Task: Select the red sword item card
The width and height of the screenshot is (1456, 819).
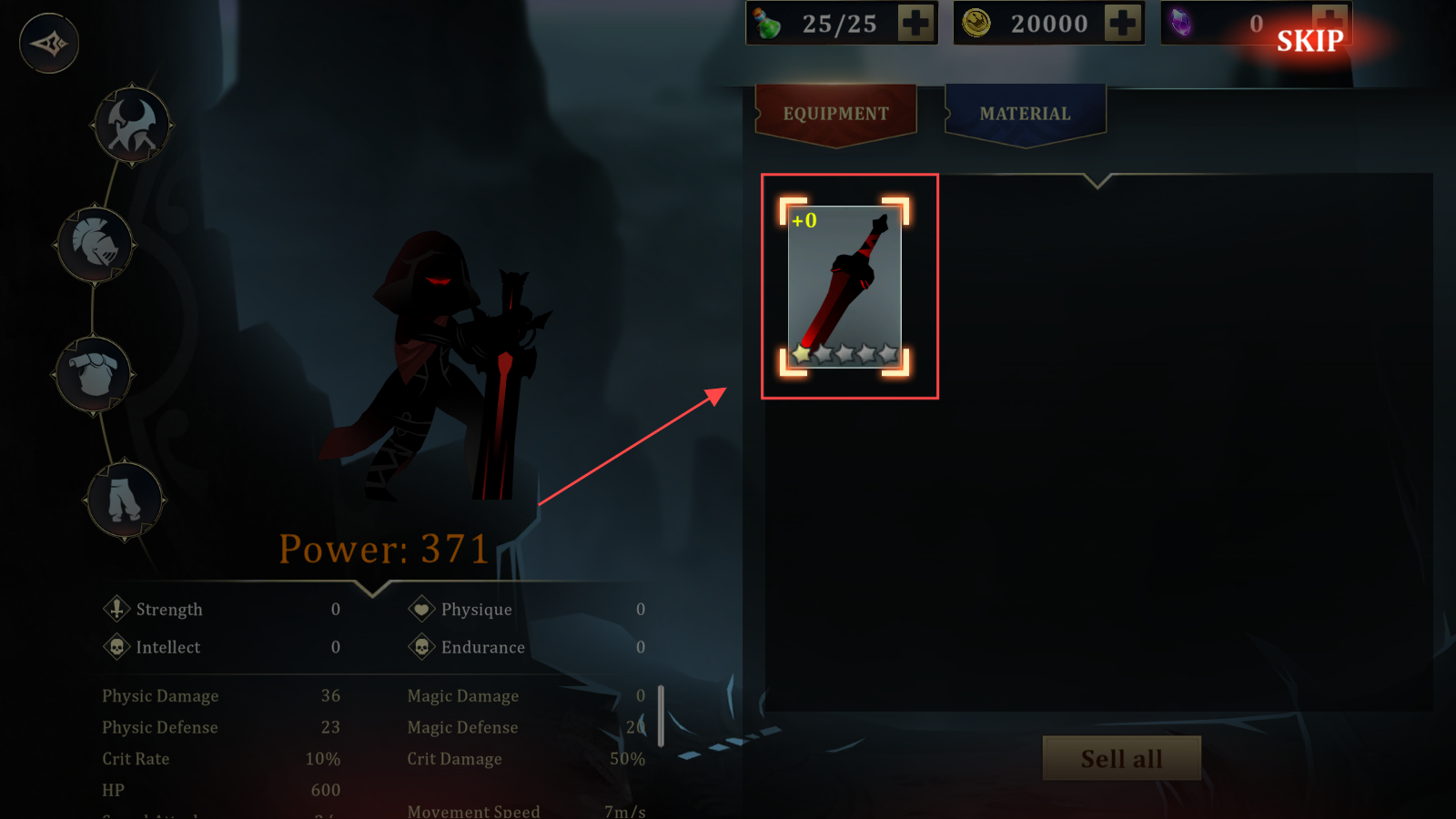Action: point(844,287)
